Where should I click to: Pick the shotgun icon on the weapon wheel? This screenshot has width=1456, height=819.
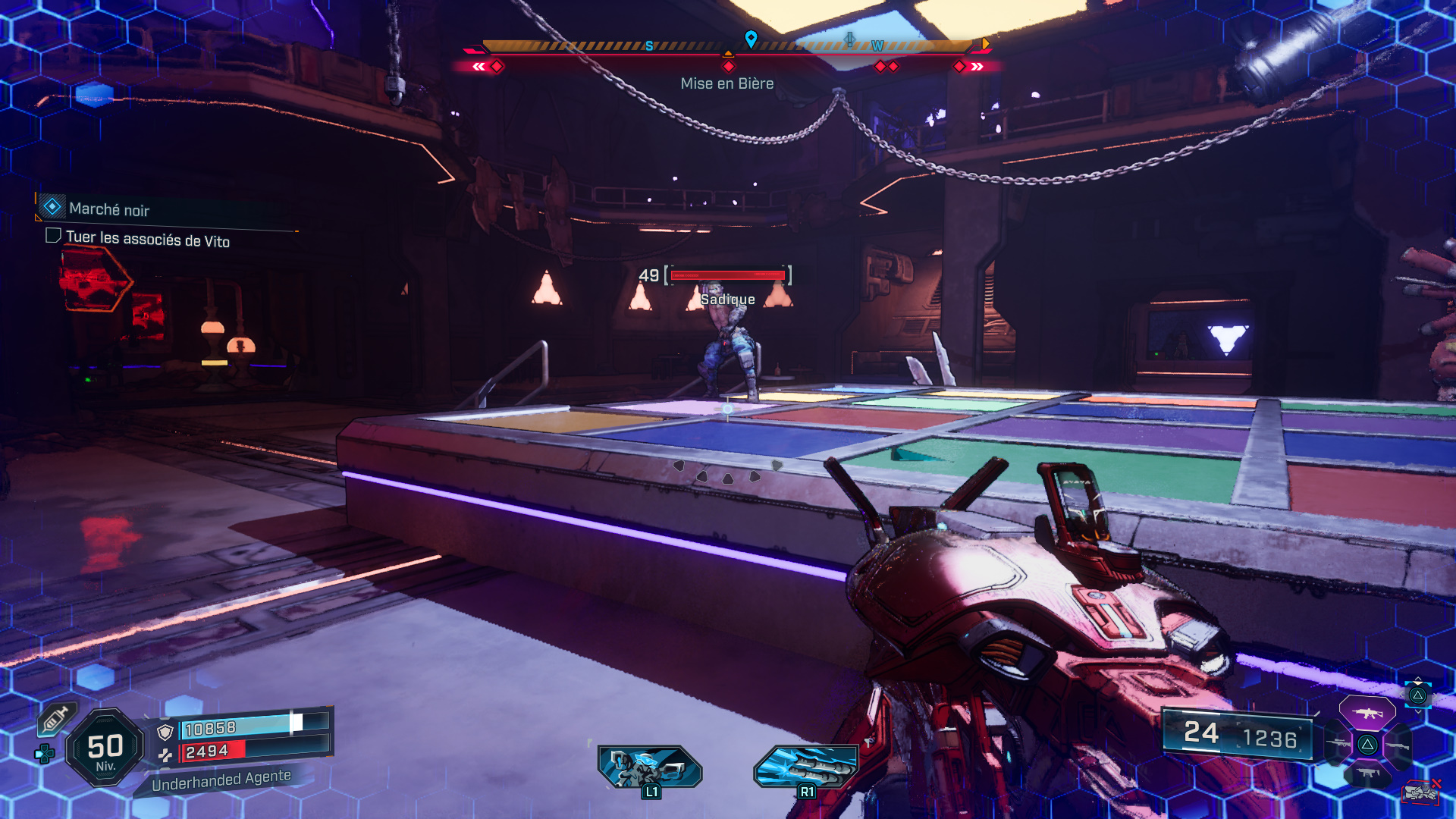click(x=1398, y=746)
